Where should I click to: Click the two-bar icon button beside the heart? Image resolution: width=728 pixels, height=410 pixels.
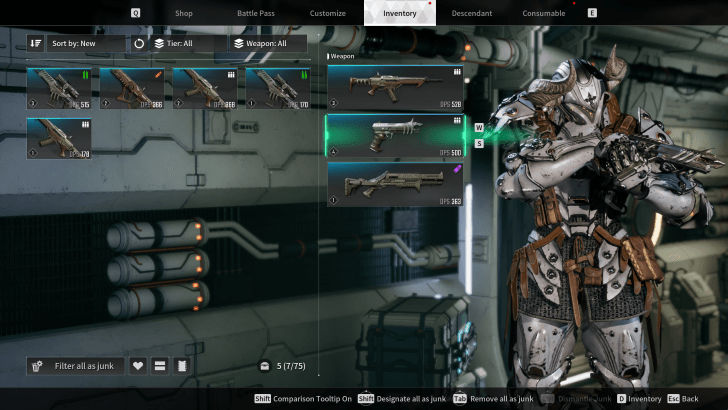160,366
